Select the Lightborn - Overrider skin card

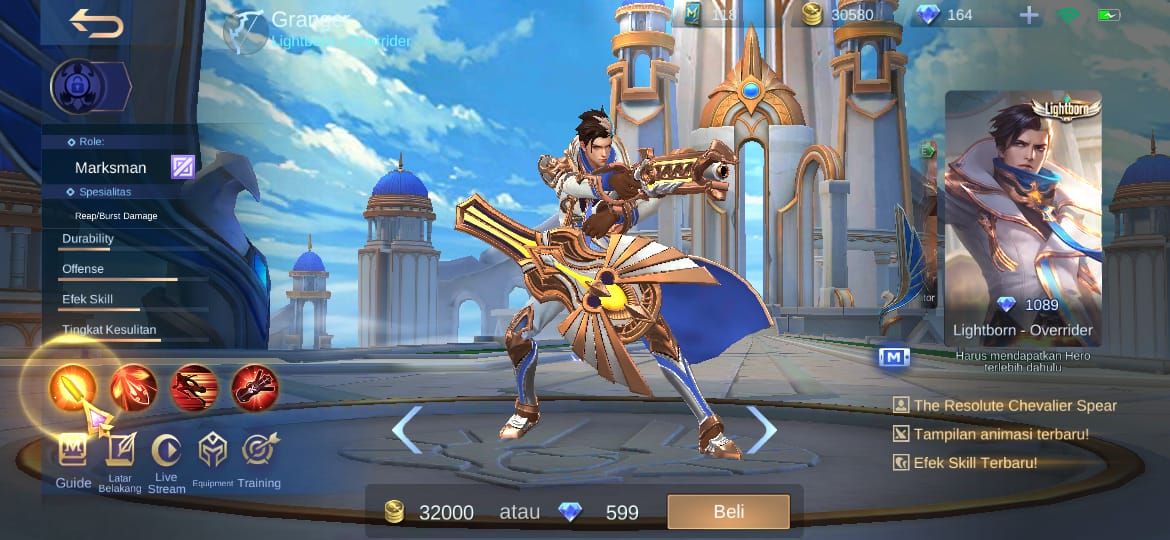coord(1022,218)
